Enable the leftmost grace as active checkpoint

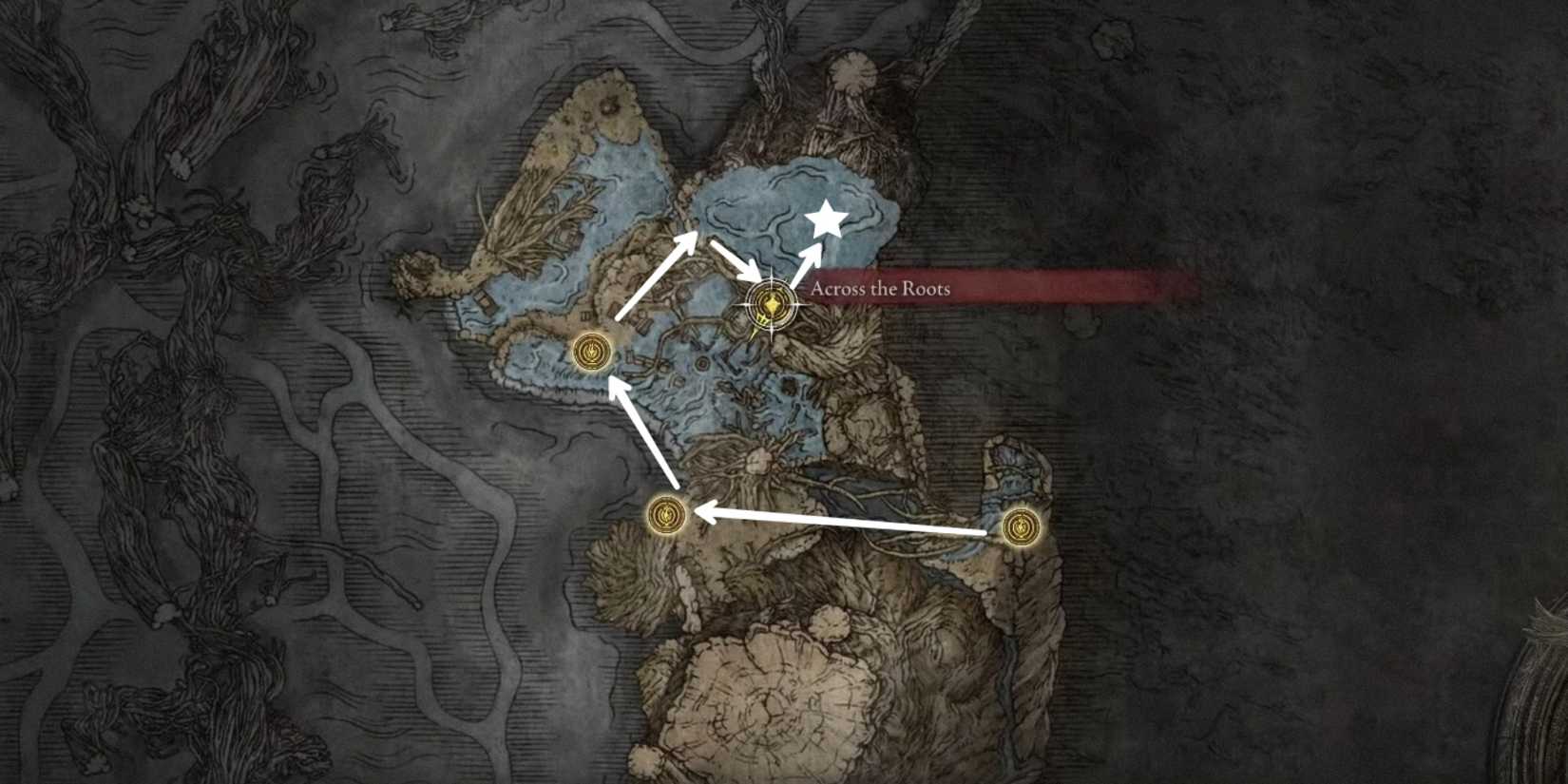pos(591,352)
